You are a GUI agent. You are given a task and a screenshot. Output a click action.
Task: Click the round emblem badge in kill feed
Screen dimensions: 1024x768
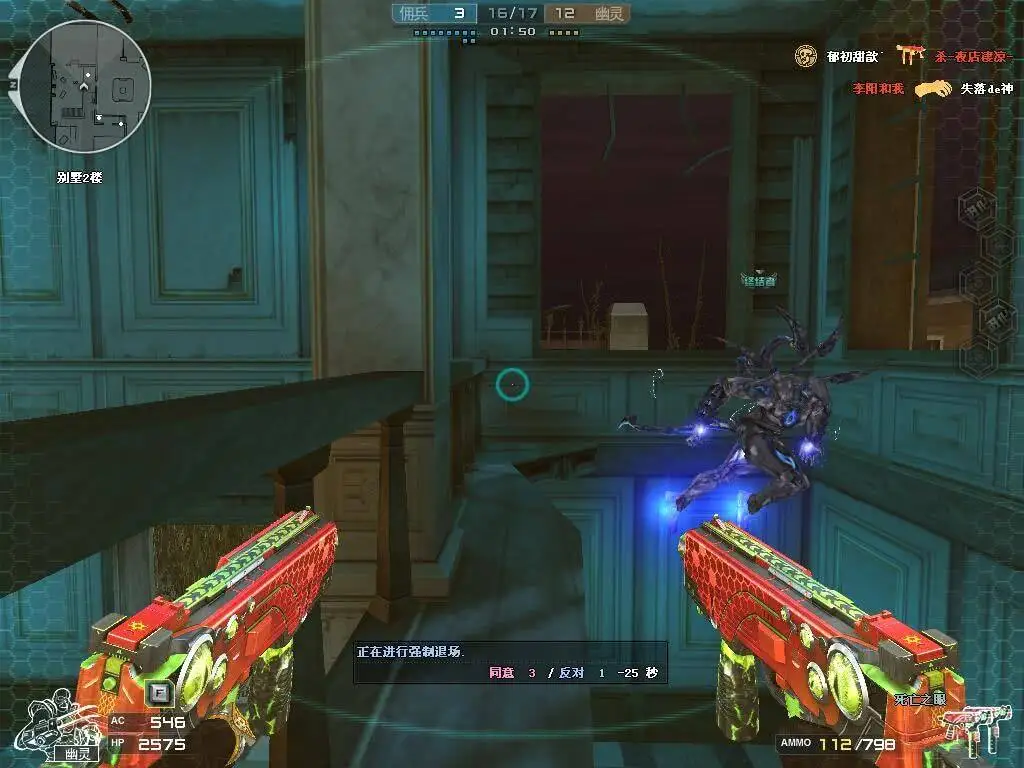pyautogui.click(x=806, y=57)
